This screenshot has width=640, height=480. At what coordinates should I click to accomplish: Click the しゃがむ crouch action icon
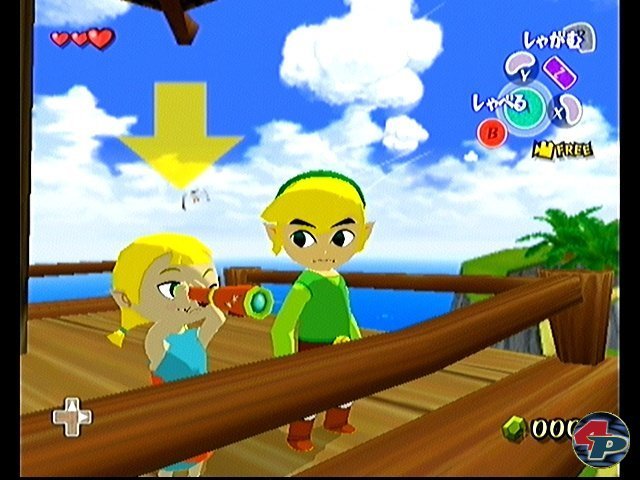584,39
